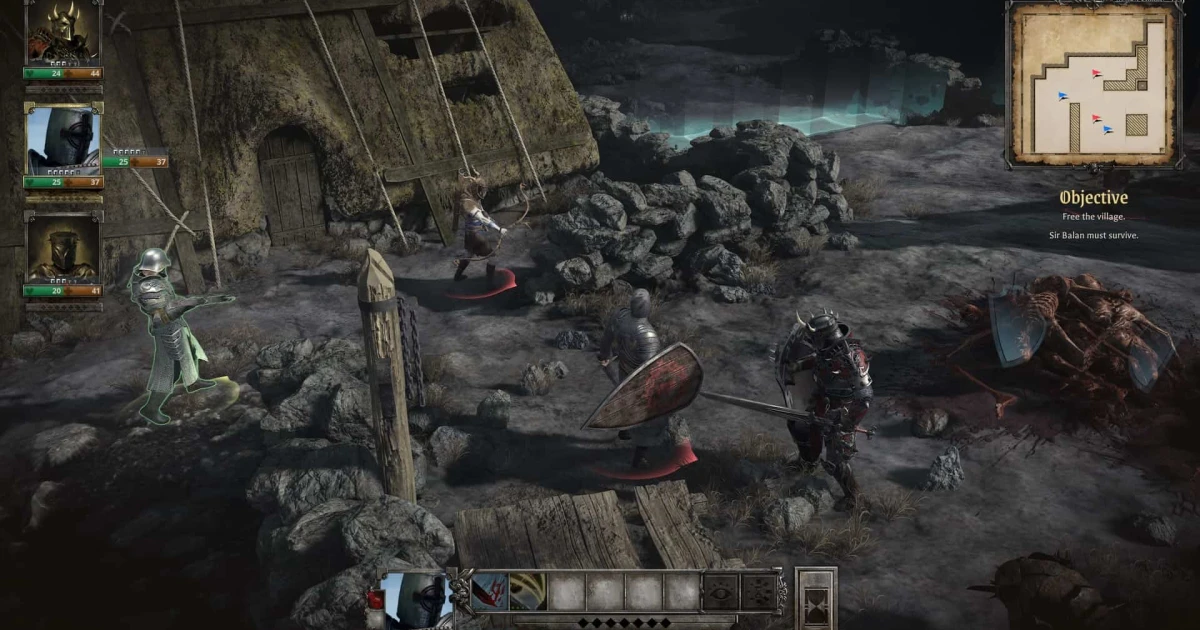Select the horned-helmet knight portrait
This screenshot has height=630, width=1200.
tap(62, 36)
